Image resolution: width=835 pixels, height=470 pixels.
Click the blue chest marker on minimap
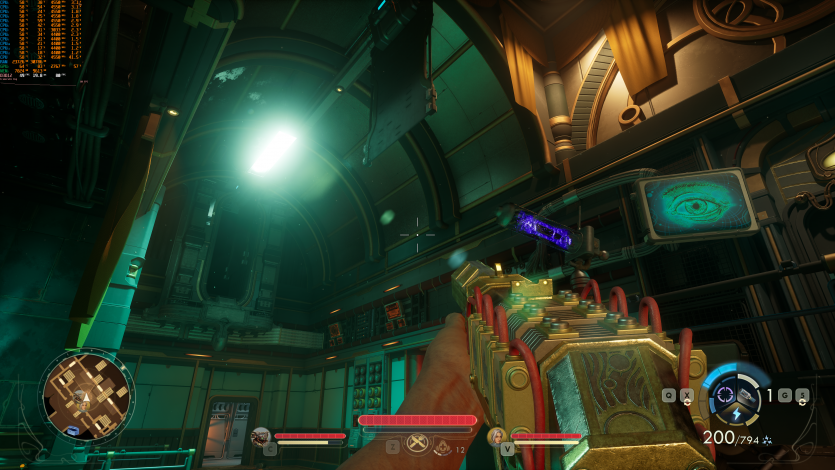72,430
